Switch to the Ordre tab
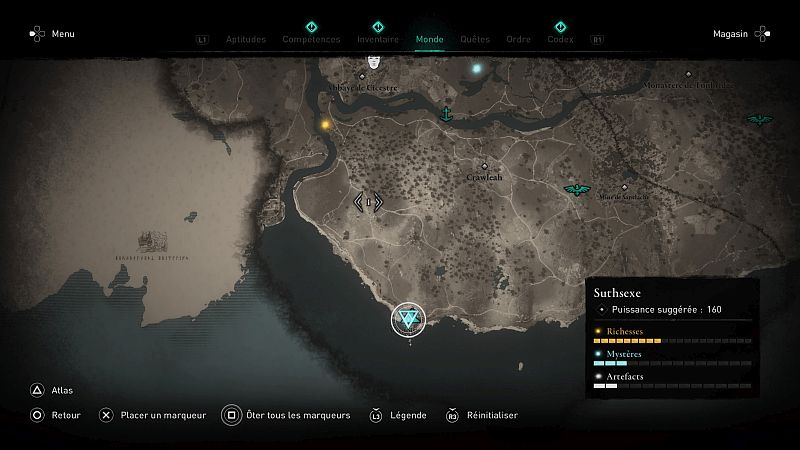Viewport: 800px width, 450px height. pyautogui.click(x=518, y=40)
